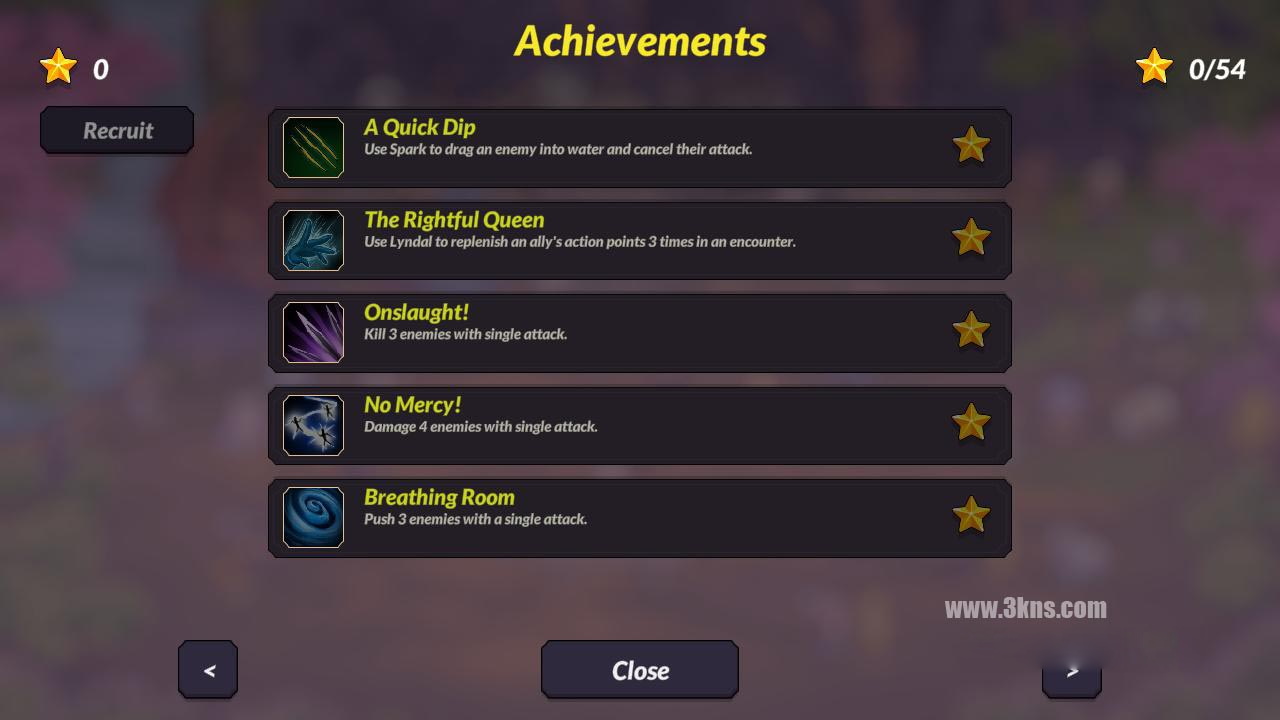
Task: Choose the Onslaught! achievement entry
Action: (x=640, y=332)
